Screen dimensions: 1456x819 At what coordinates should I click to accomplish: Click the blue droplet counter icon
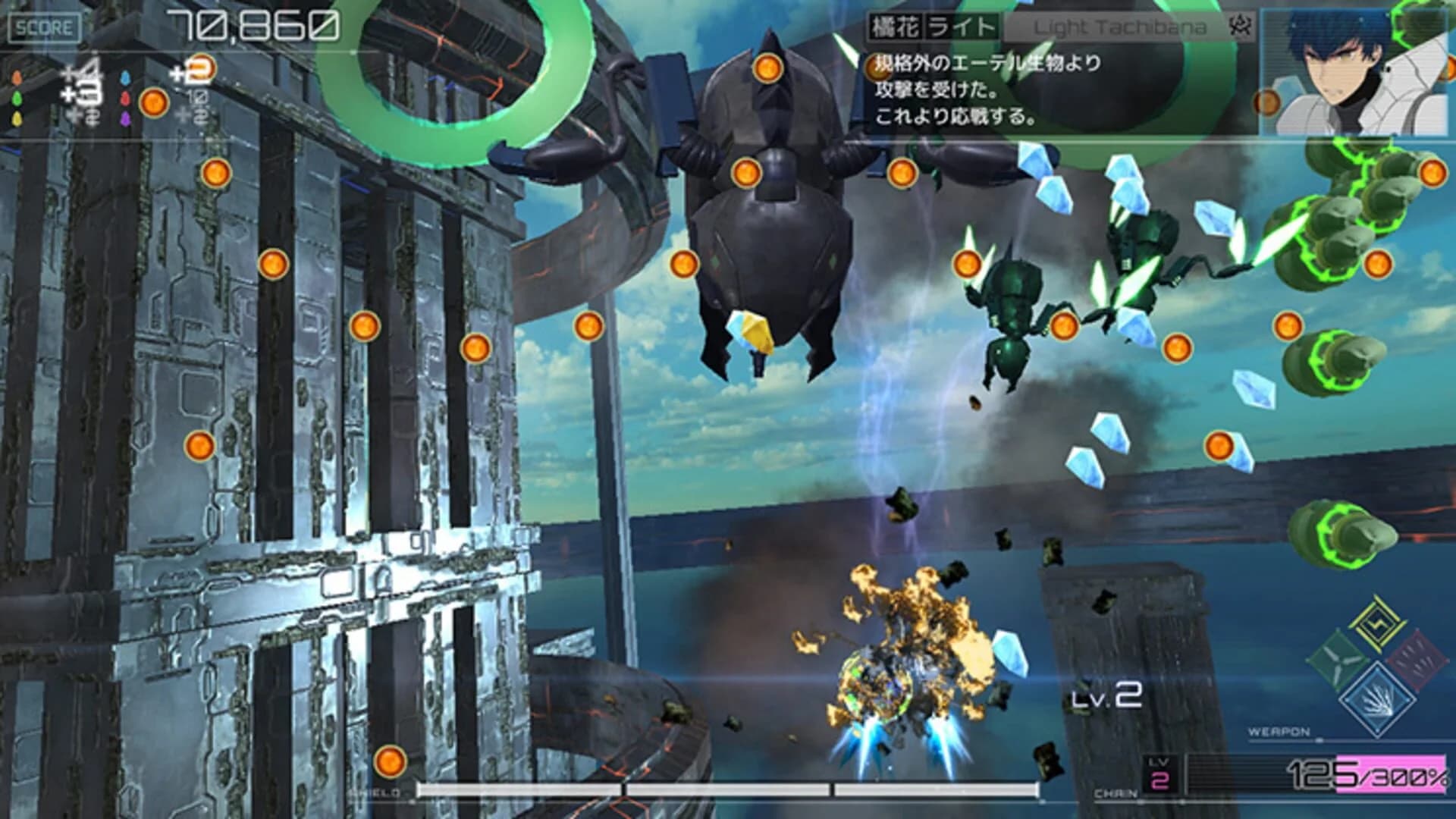coord(124,77)
